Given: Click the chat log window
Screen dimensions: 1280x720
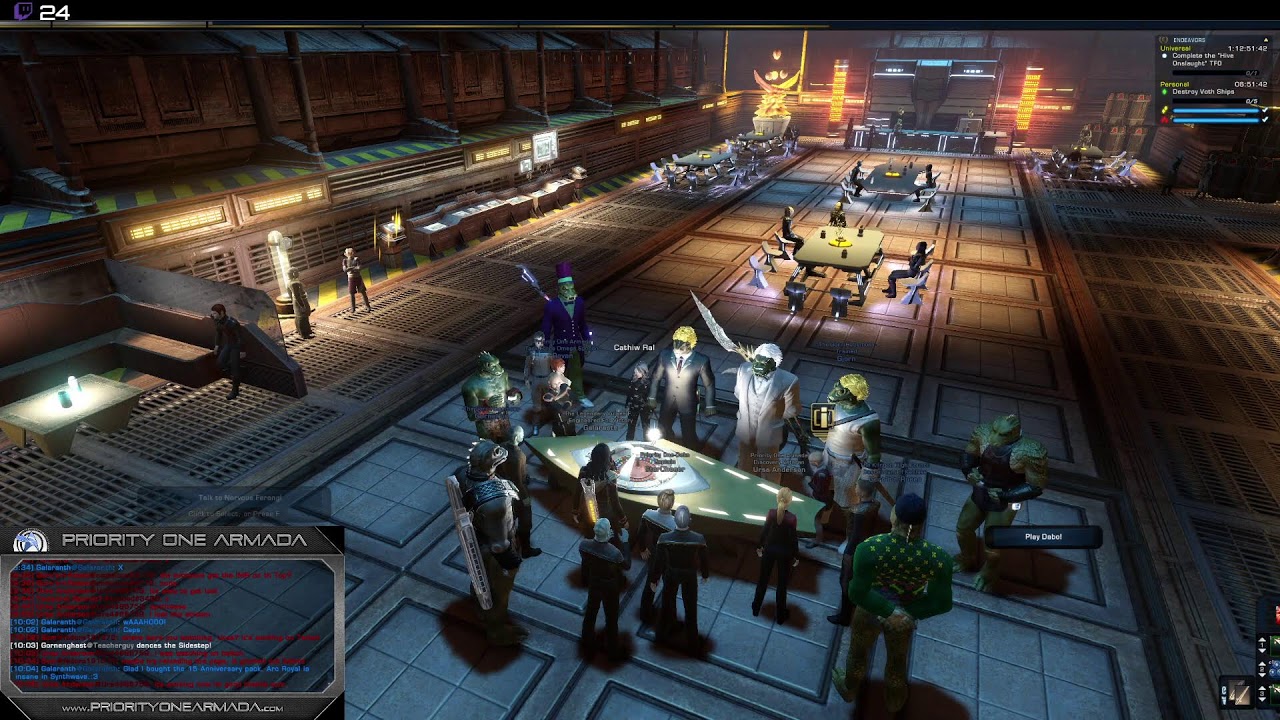Looking at the screenshot, I should click(172, 625).
